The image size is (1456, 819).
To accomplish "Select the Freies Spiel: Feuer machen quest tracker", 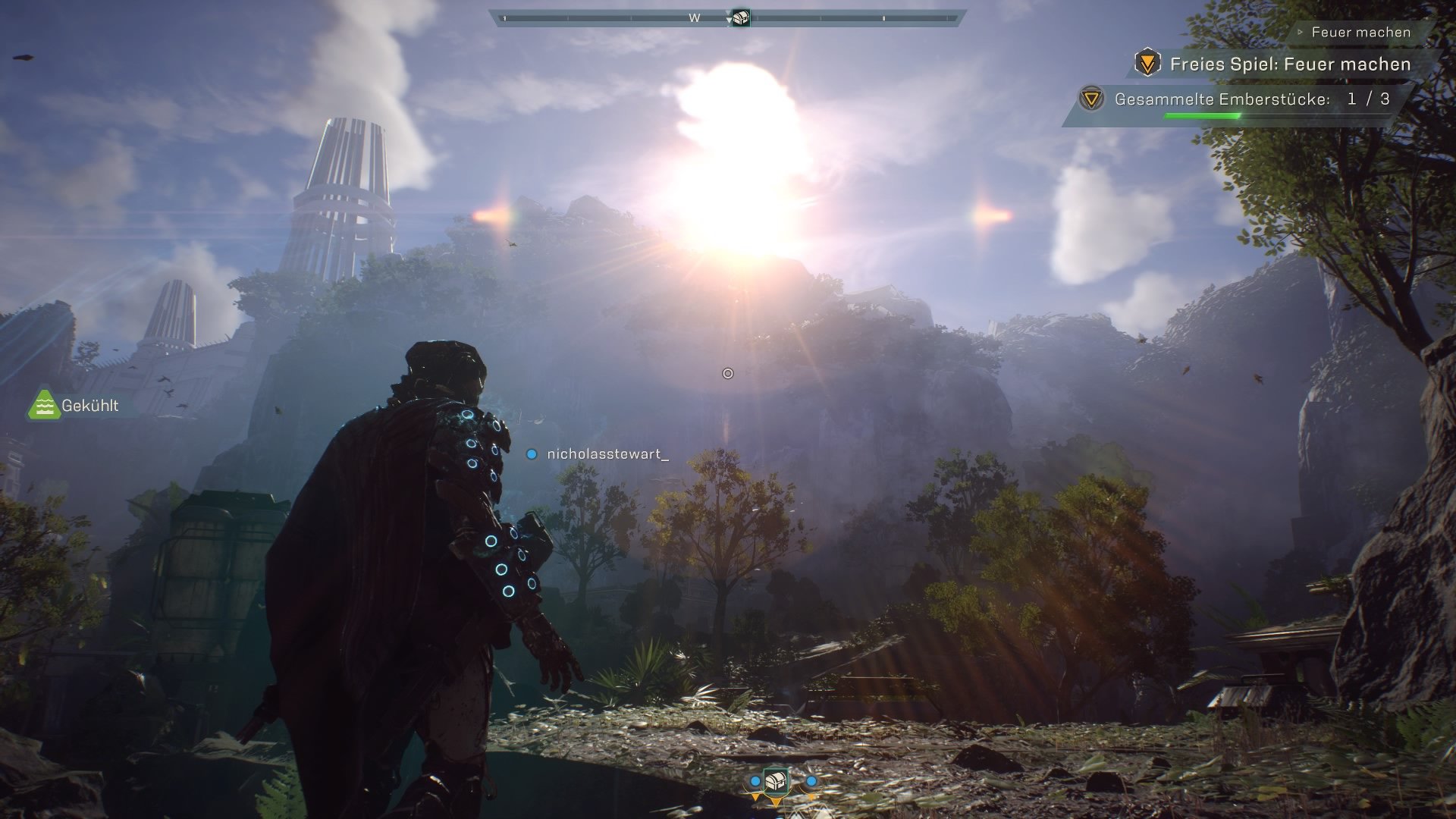I will (x=1289, y=64).
